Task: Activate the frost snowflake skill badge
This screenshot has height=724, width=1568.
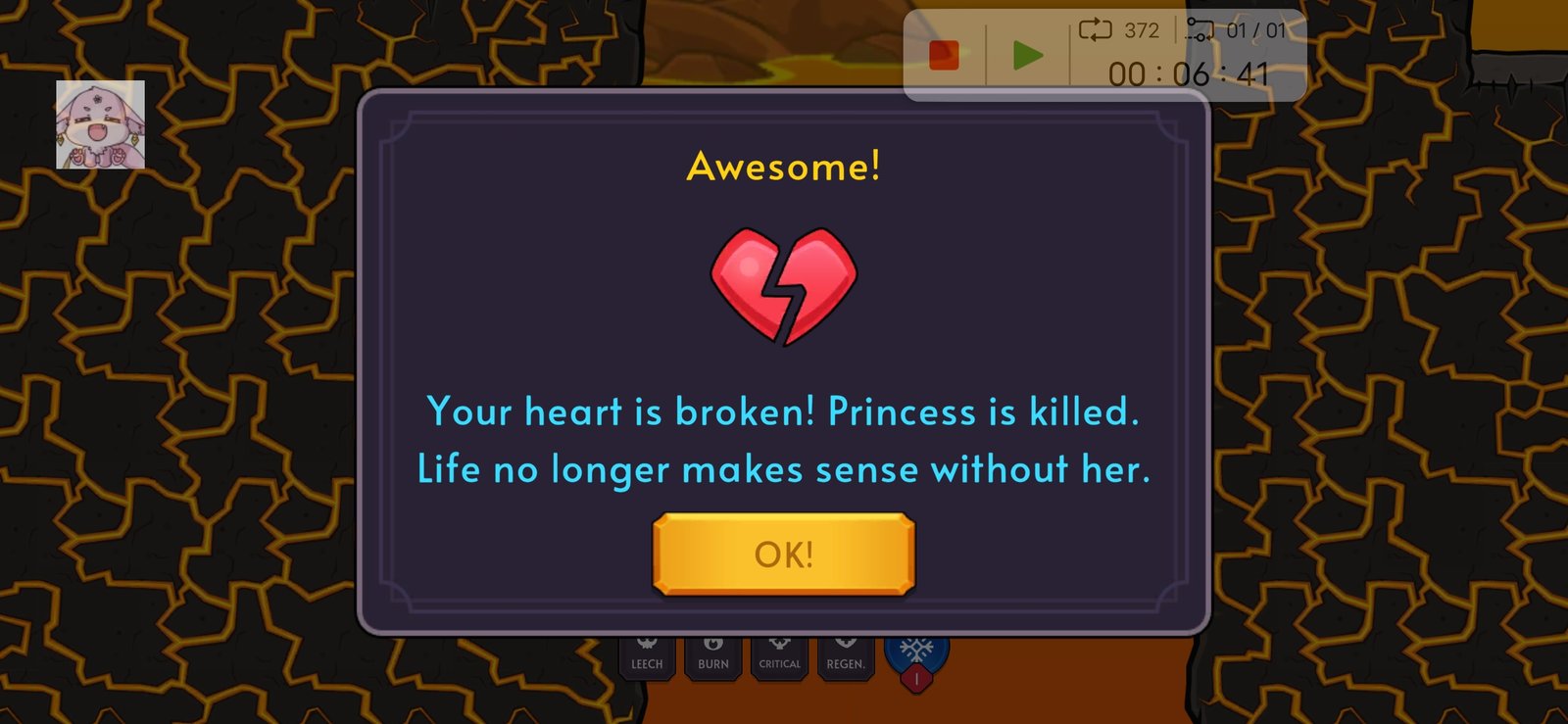Action: (x=917, y=649)
